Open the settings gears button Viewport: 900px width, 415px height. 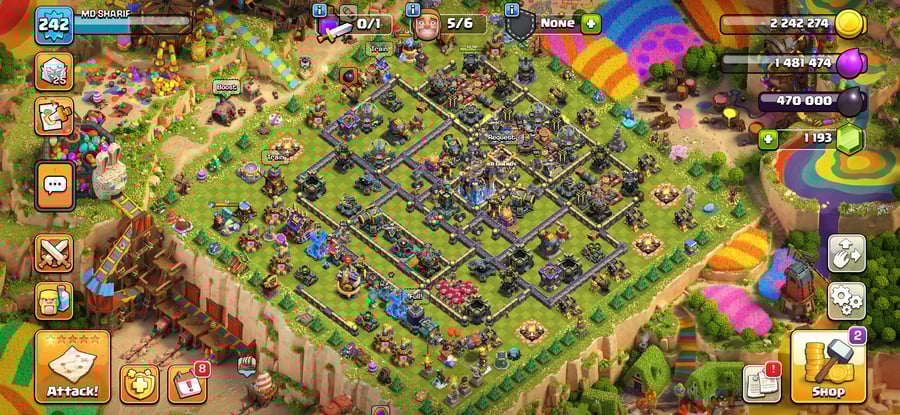846,300
